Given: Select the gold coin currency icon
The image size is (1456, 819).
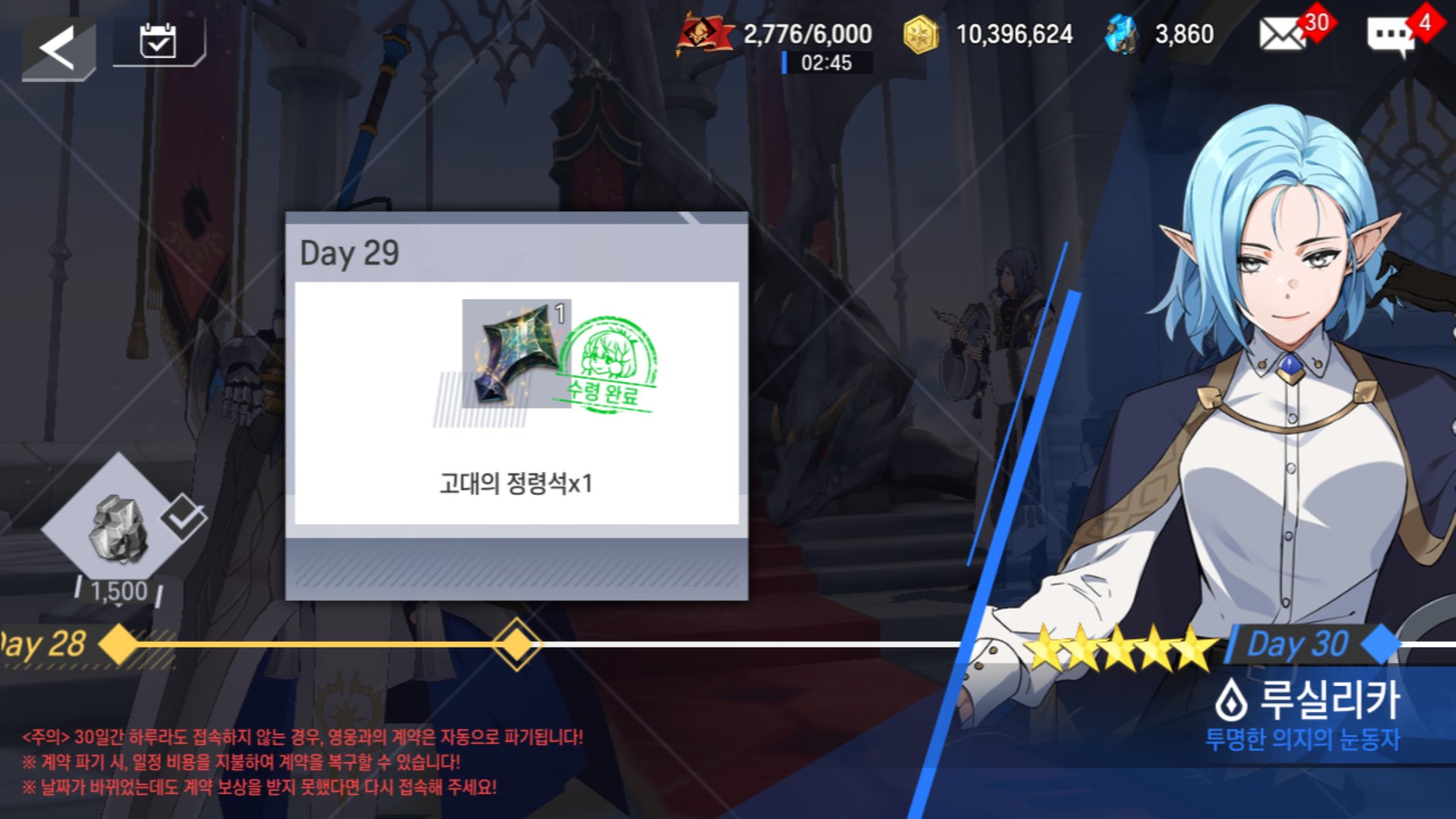Looking at the screenshot, I should coord(922,33).
